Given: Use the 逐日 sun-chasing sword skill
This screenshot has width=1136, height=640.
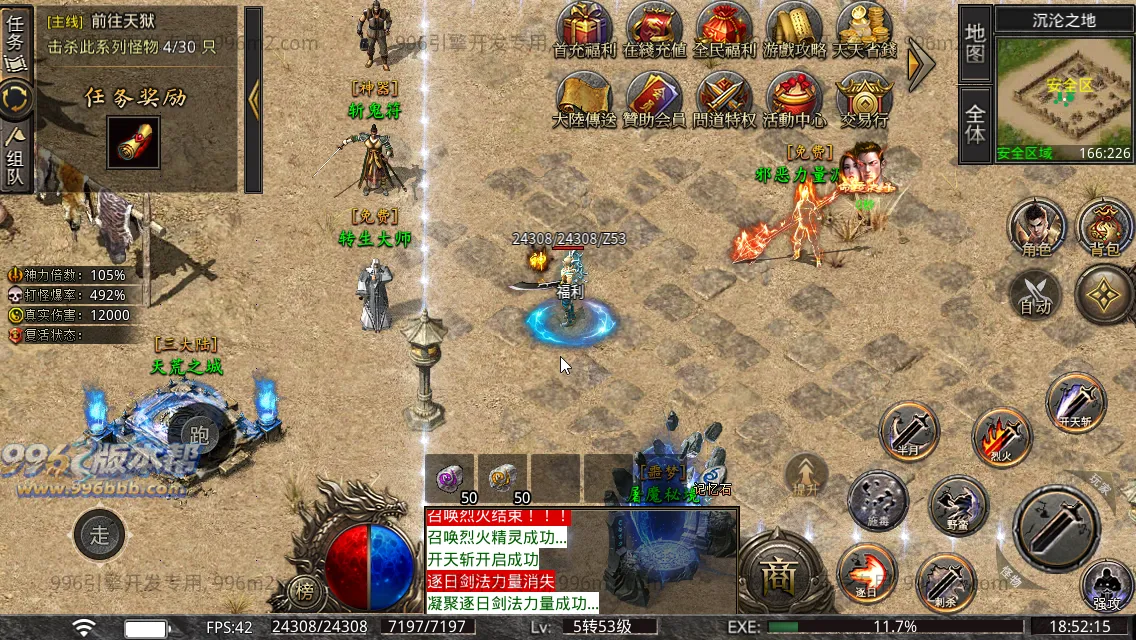Looking at the screenshot, I should coord(866,573).
